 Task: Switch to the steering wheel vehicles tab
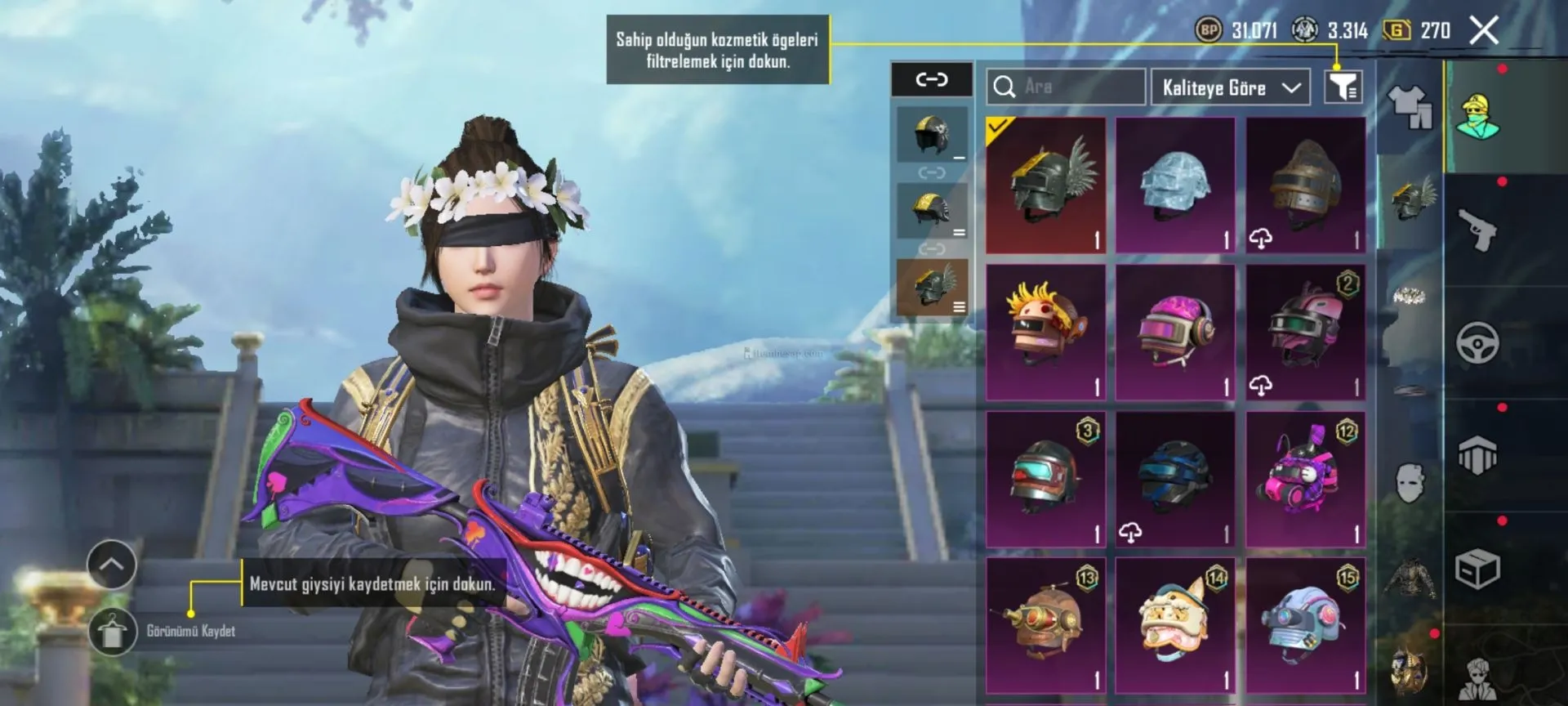pos(1477,342)
